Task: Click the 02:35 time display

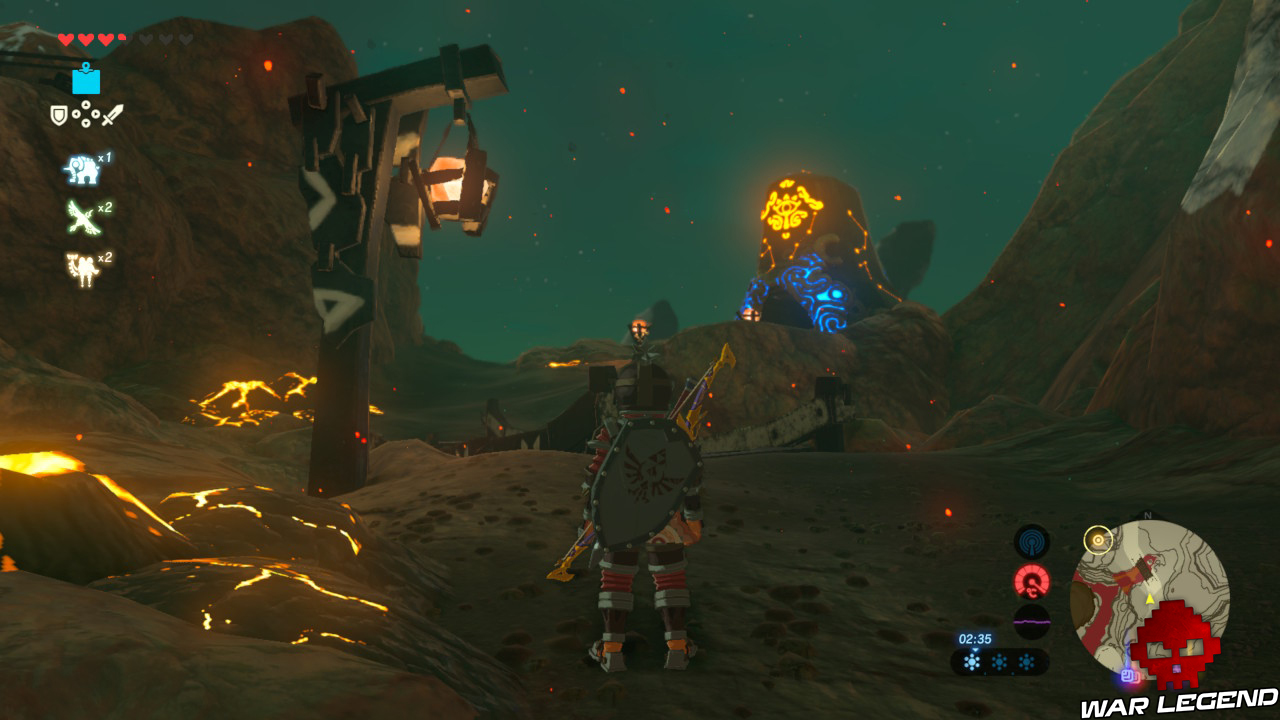Action: [975, 639]
